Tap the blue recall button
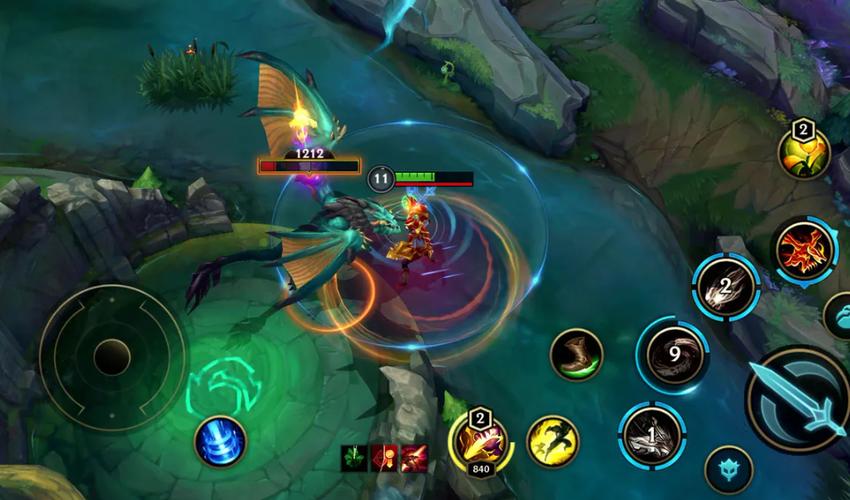Image resolution: width=850 pixels, height=500 pixels. click(x=220, y=441)
